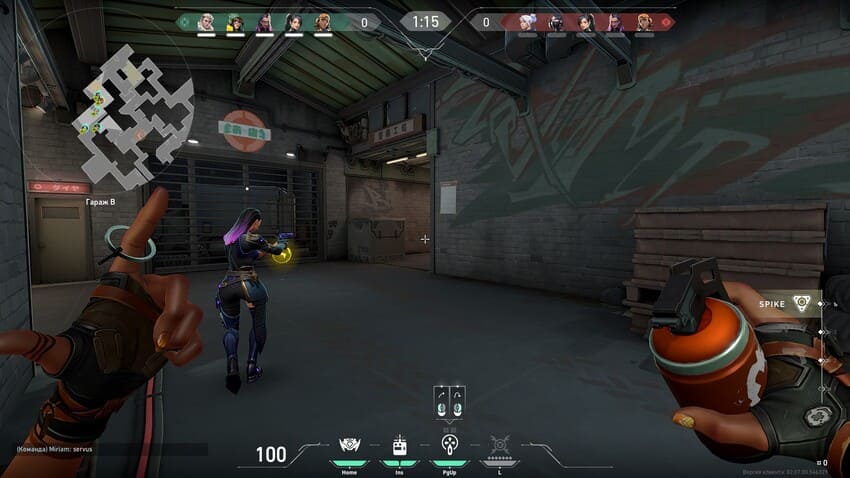850x478 pixels.
Task: Choose the white-haired agent portrait on red team
Action: coord(527,22)
